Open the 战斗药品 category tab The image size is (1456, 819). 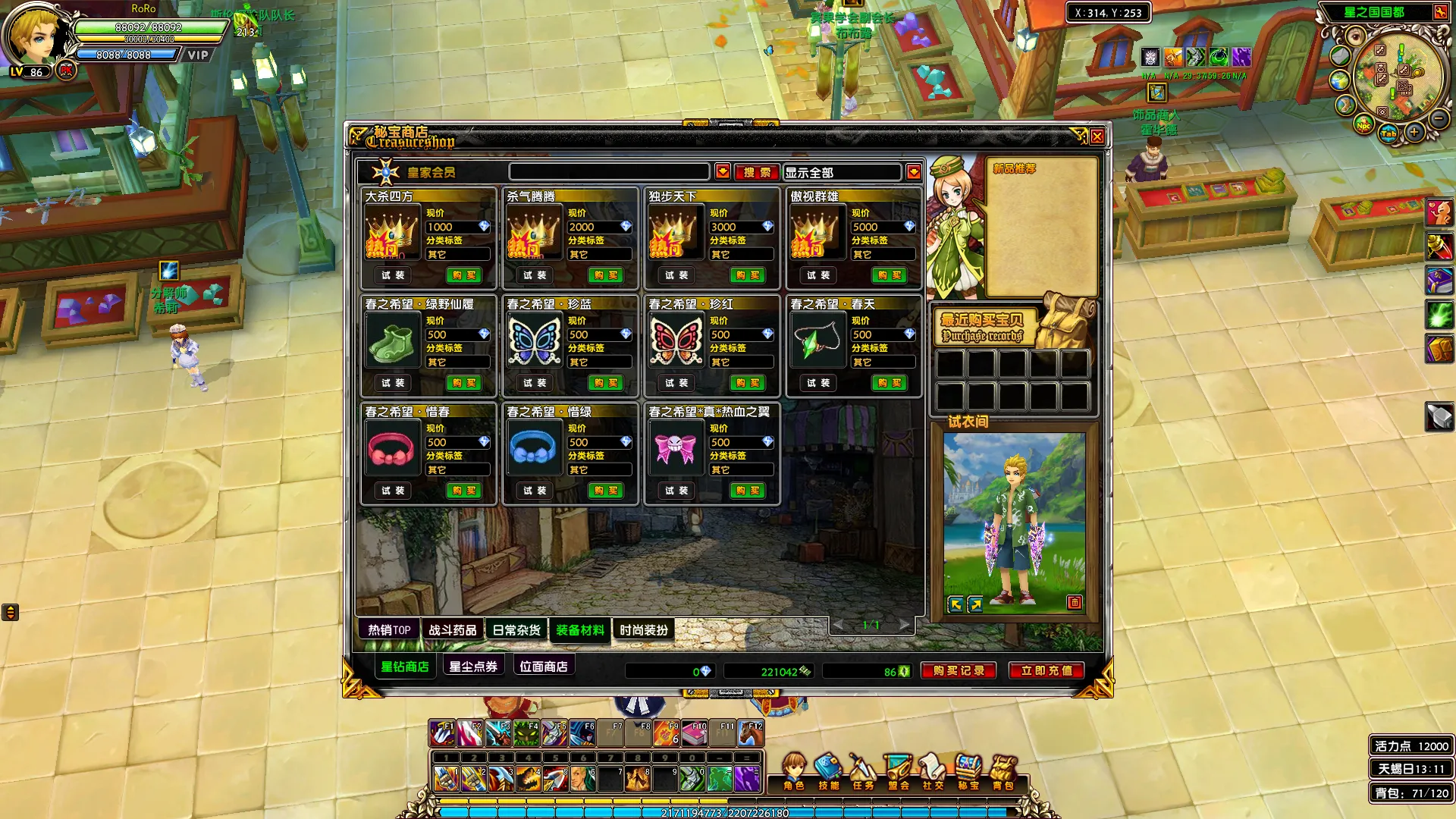pyautogui.click(x=453, y=630)
